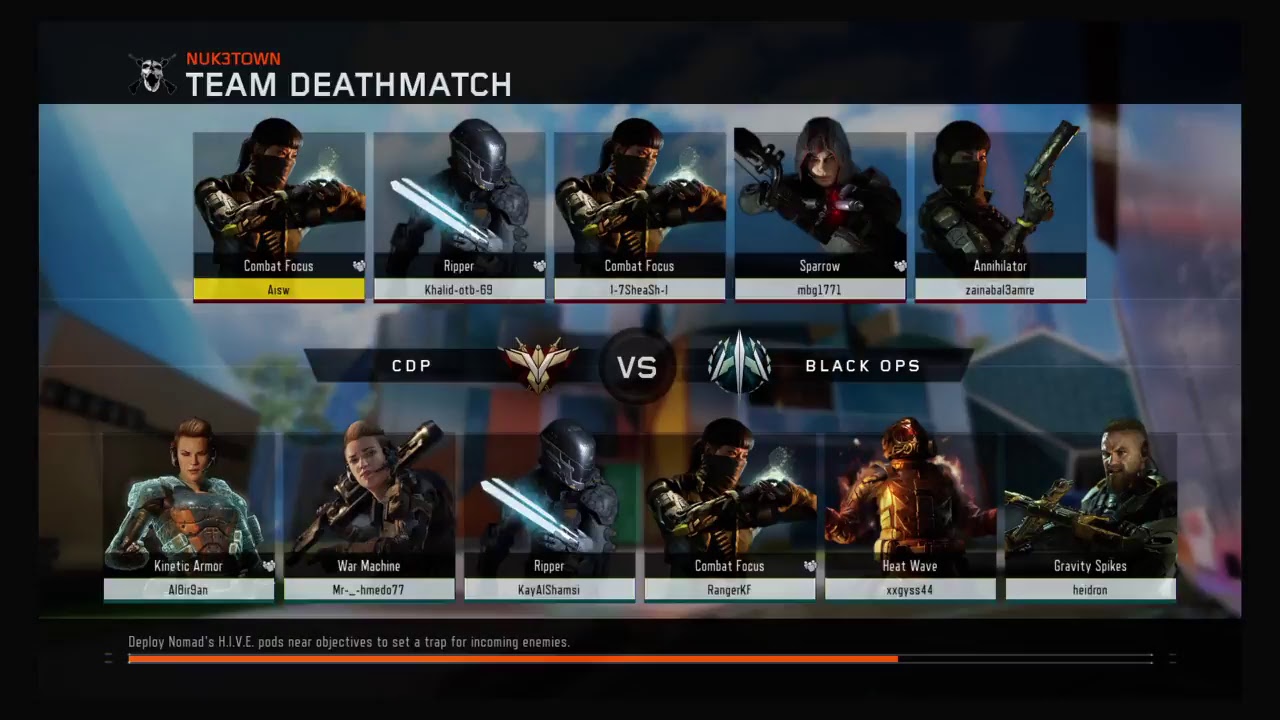Screen dimensions: 1280x720
Task: Choose Mr-_-hmedo77's War Machine card
Action: [369, 515]
